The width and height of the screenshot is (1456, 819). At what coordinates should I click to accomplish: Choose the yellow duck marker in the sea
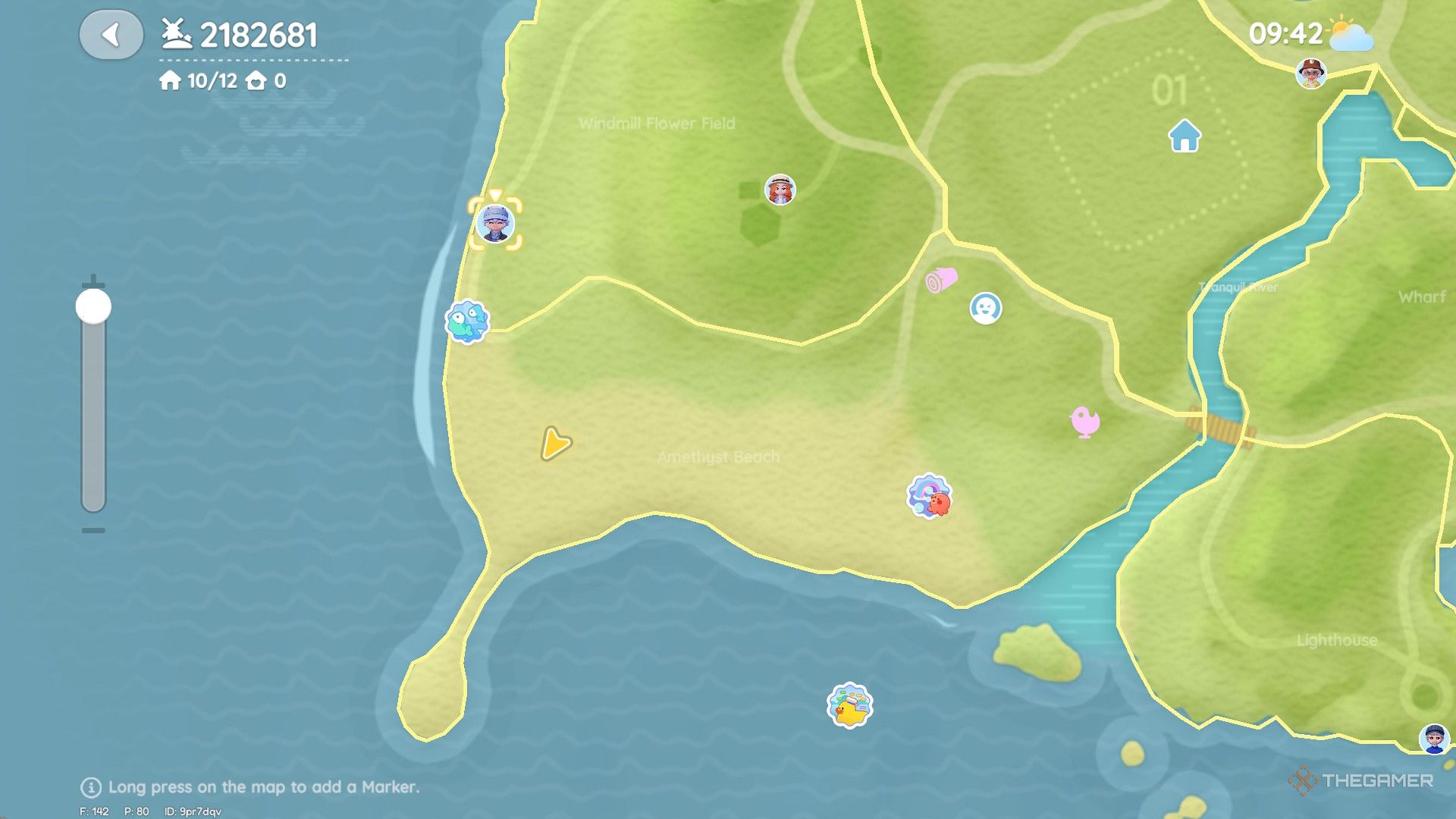(849, 706)
